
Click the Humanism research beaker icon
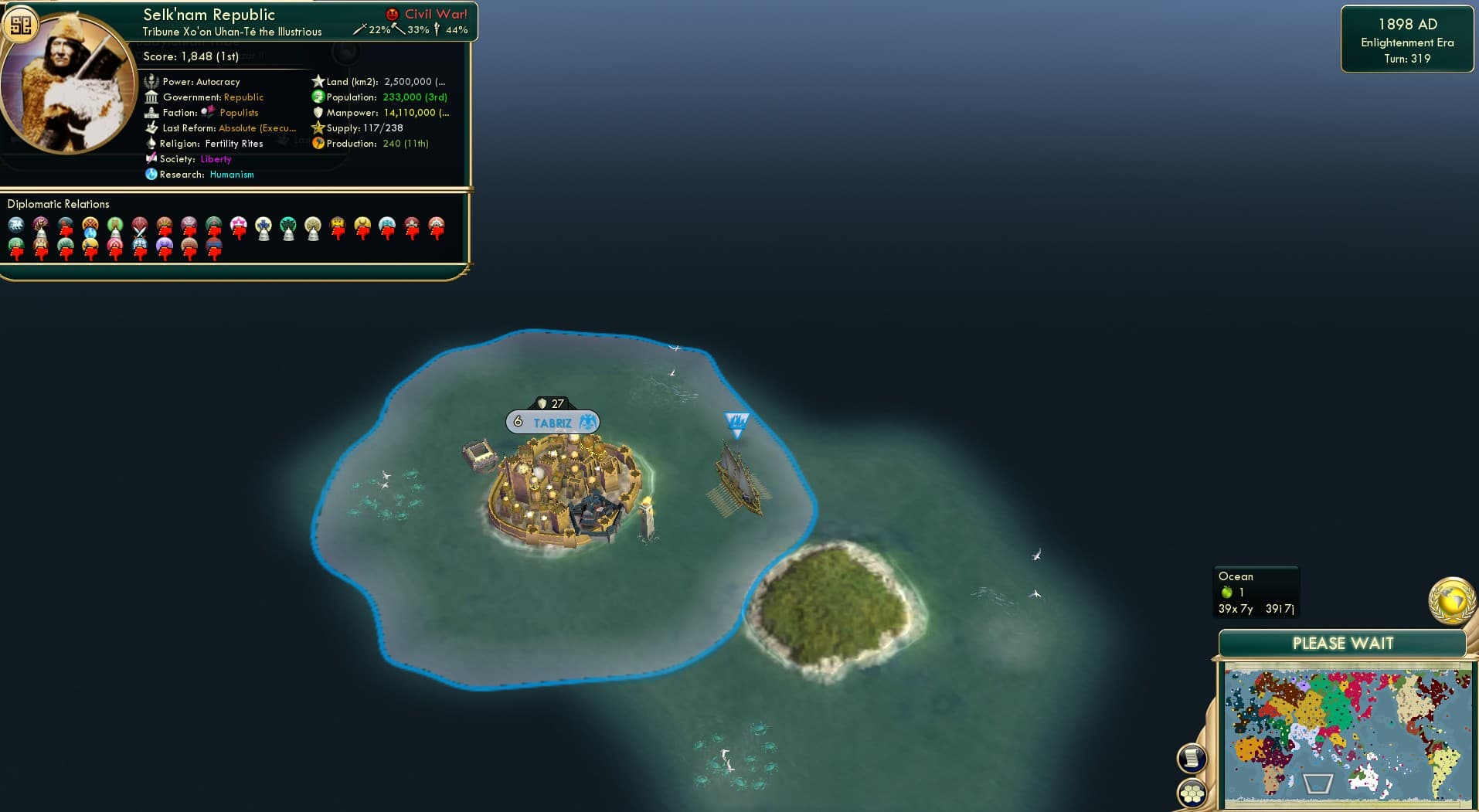coord(153,175)
